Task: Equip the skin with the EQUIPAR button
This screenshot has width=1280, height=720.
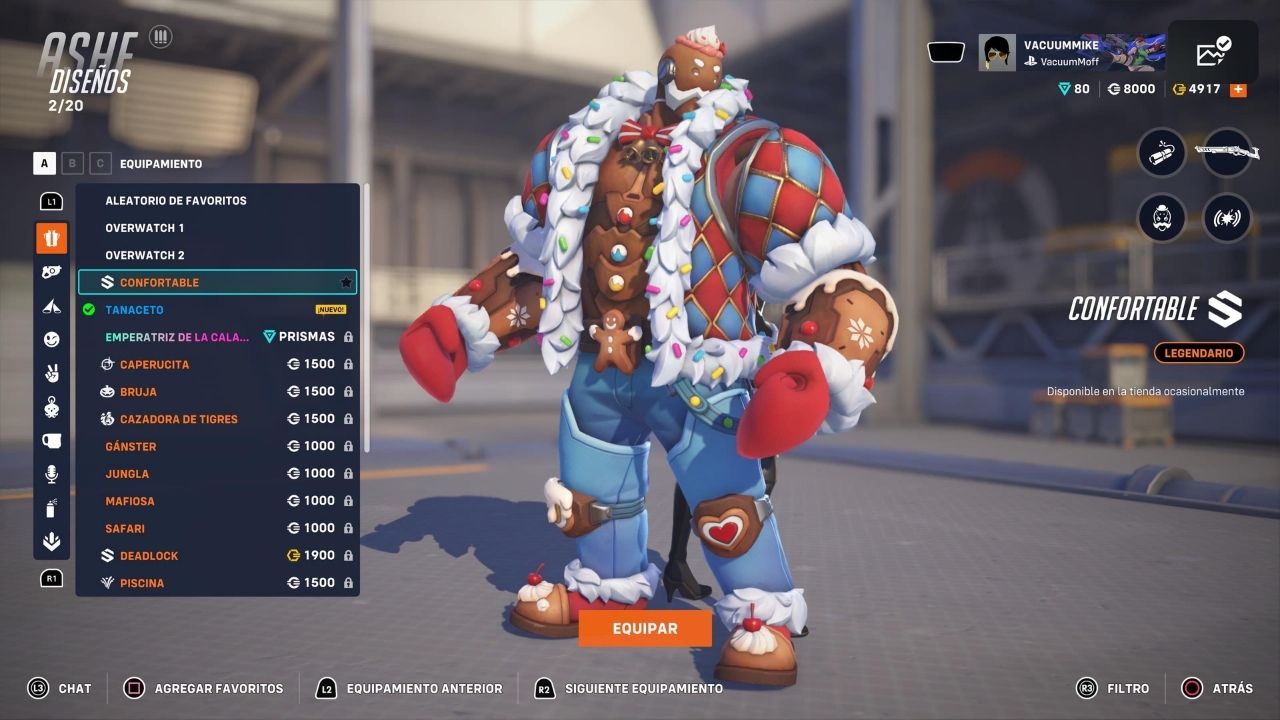Action: point(645,628)
